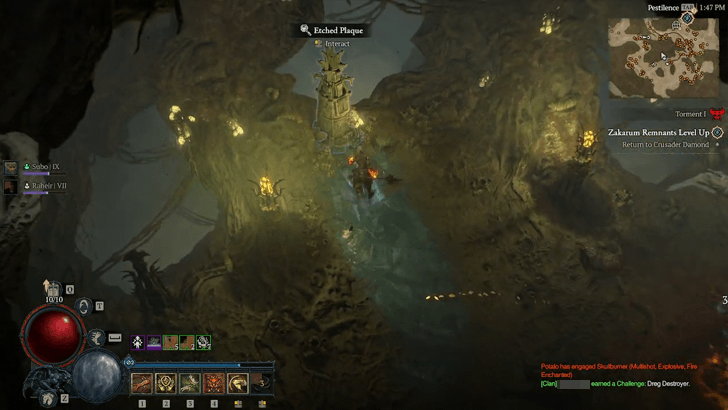Activate the first skill slot ability
This screenshot has height=410, width=728.
pos(142,382)
